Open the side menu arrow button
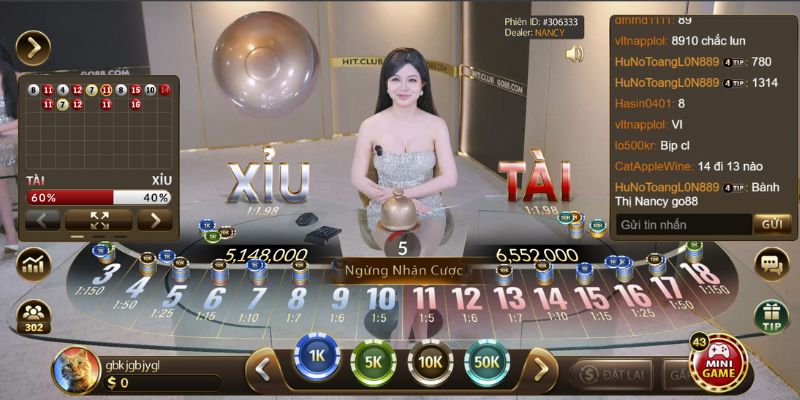 33,47
